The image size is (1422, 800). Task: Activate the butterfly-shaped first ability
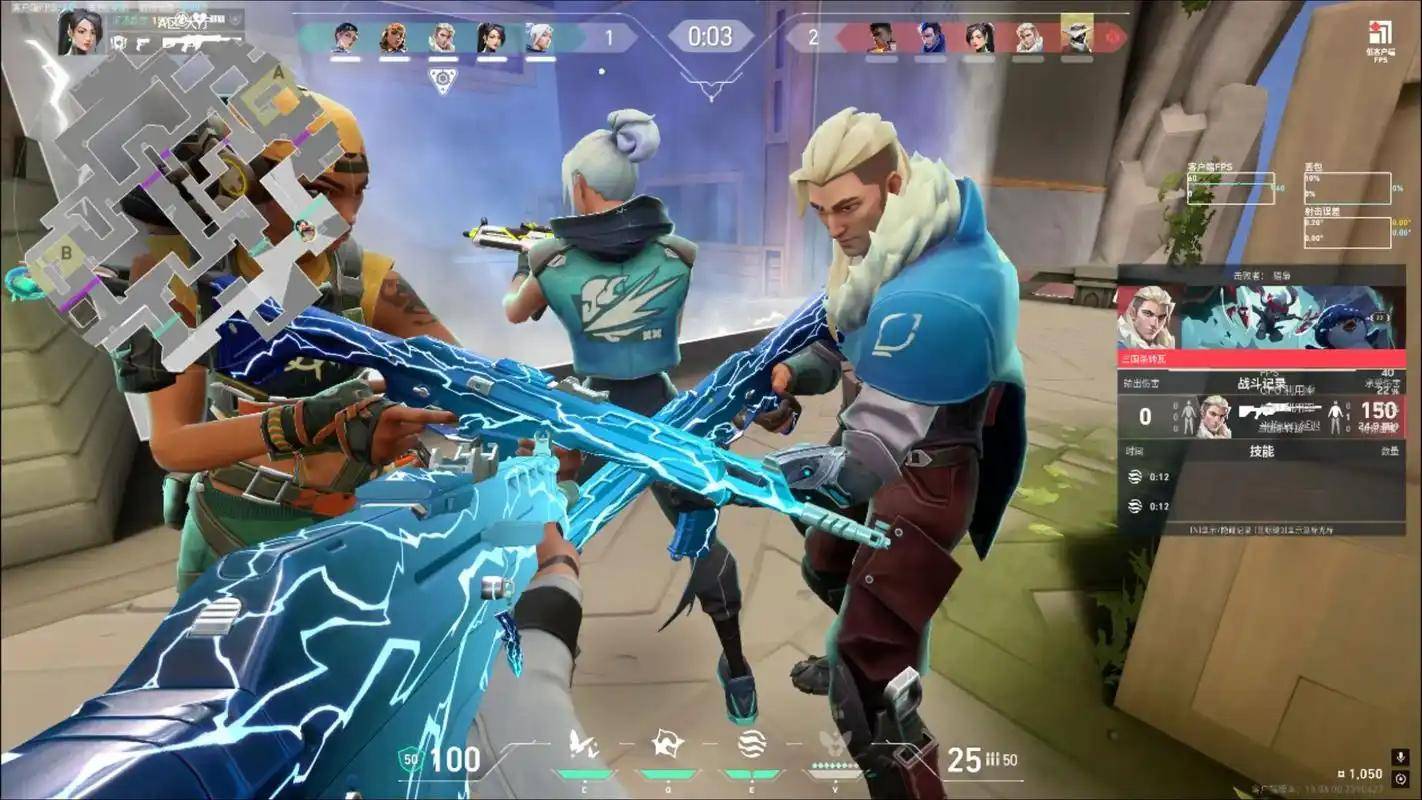tap(580, 743)
